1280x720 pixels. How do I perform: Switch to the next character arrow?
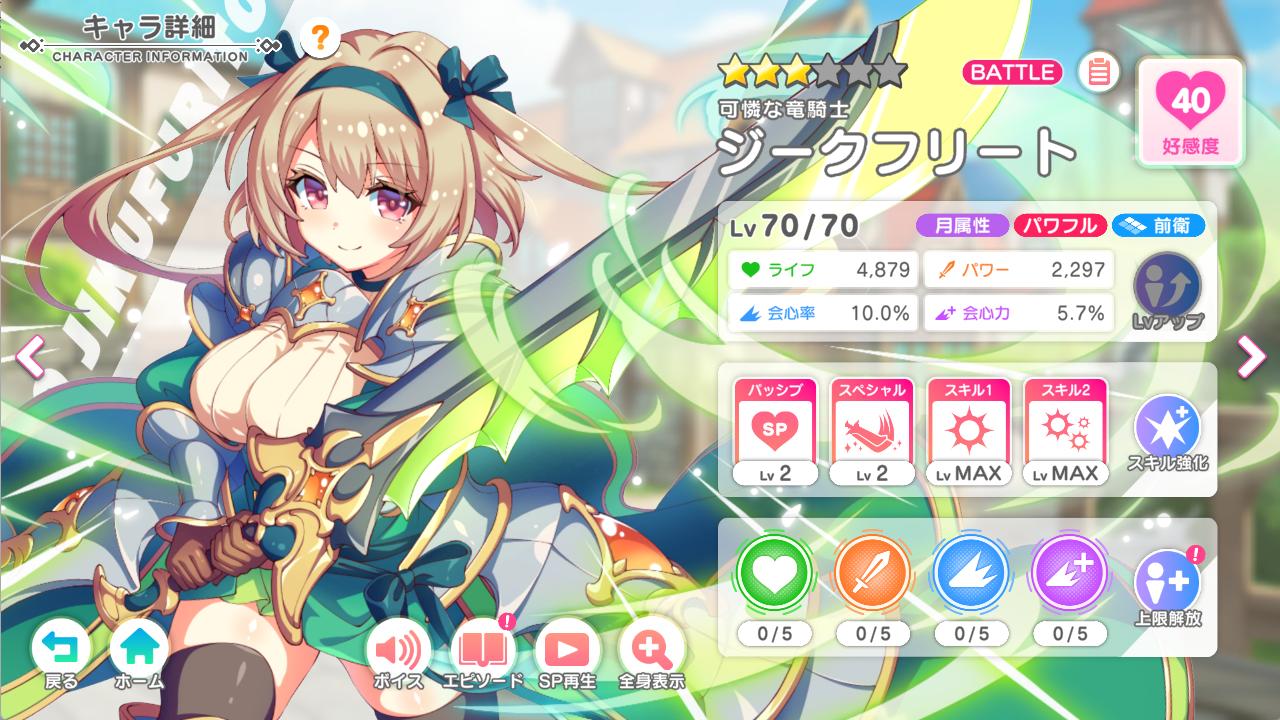click(x=1251, y=356)
